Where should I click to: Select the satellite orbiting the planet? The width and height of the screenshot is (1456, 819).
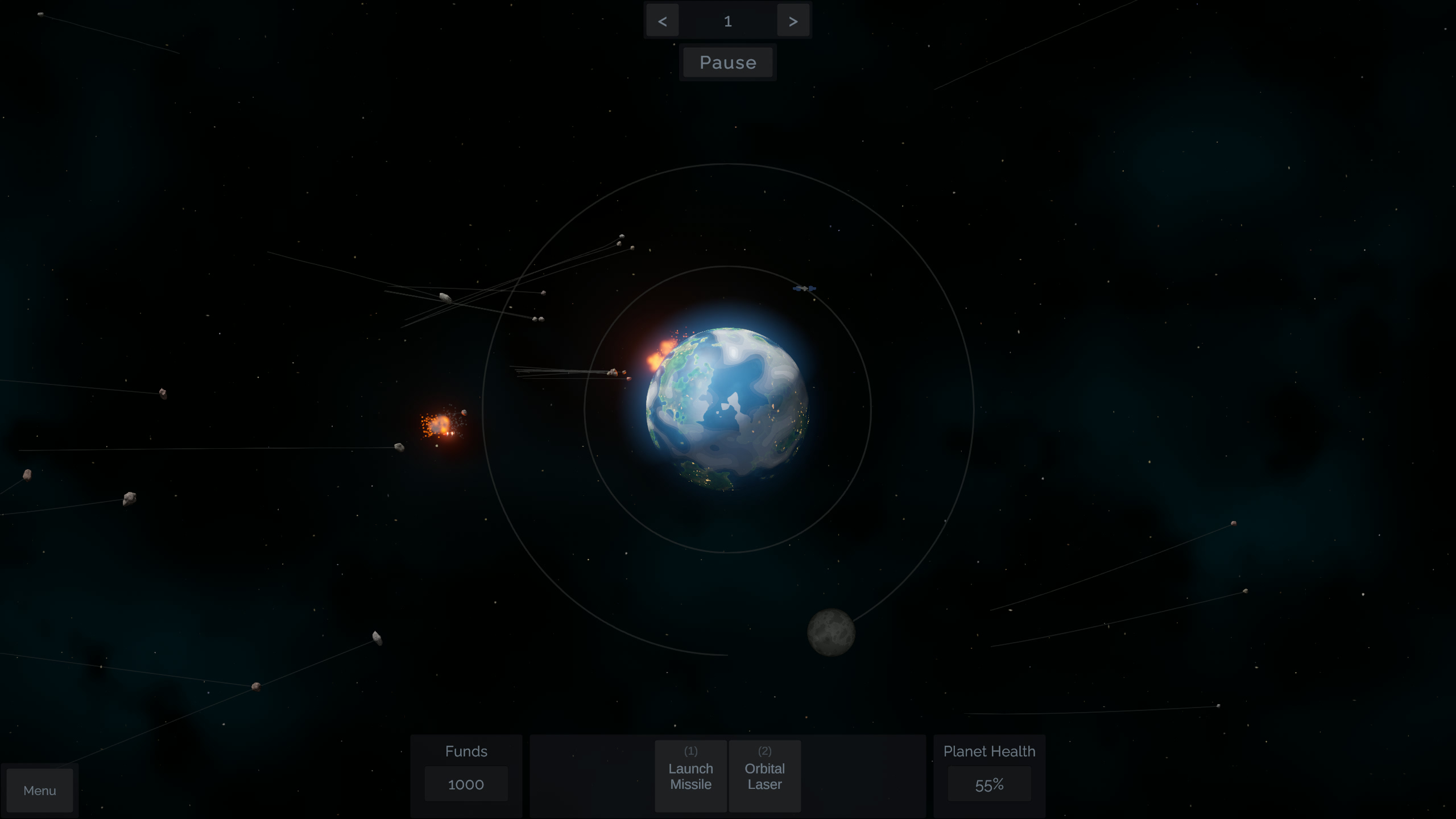point(804,288)
